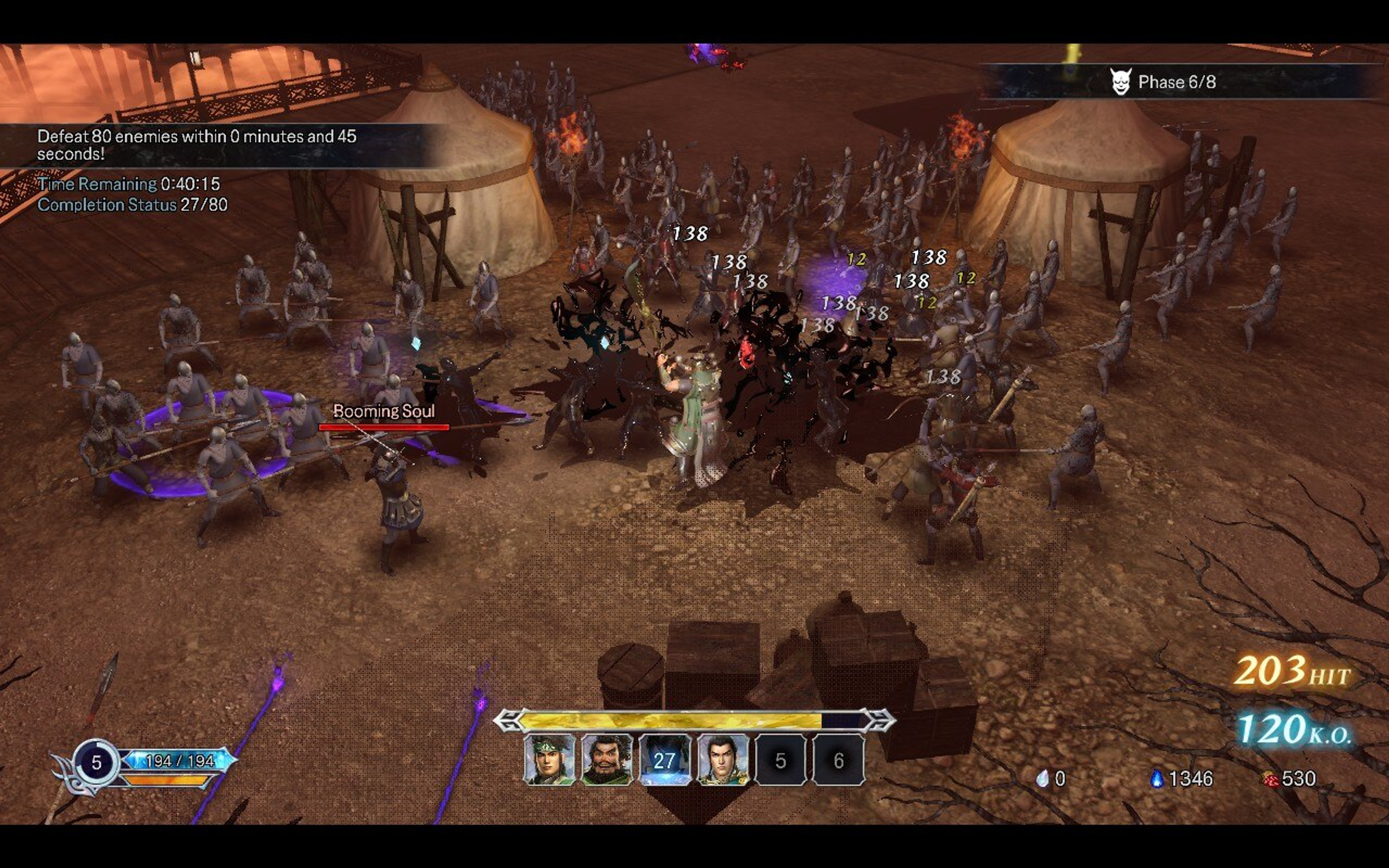Select the green-headband warrior portrait
This screenshot has width=1389, height=868.
coord(549,759)
